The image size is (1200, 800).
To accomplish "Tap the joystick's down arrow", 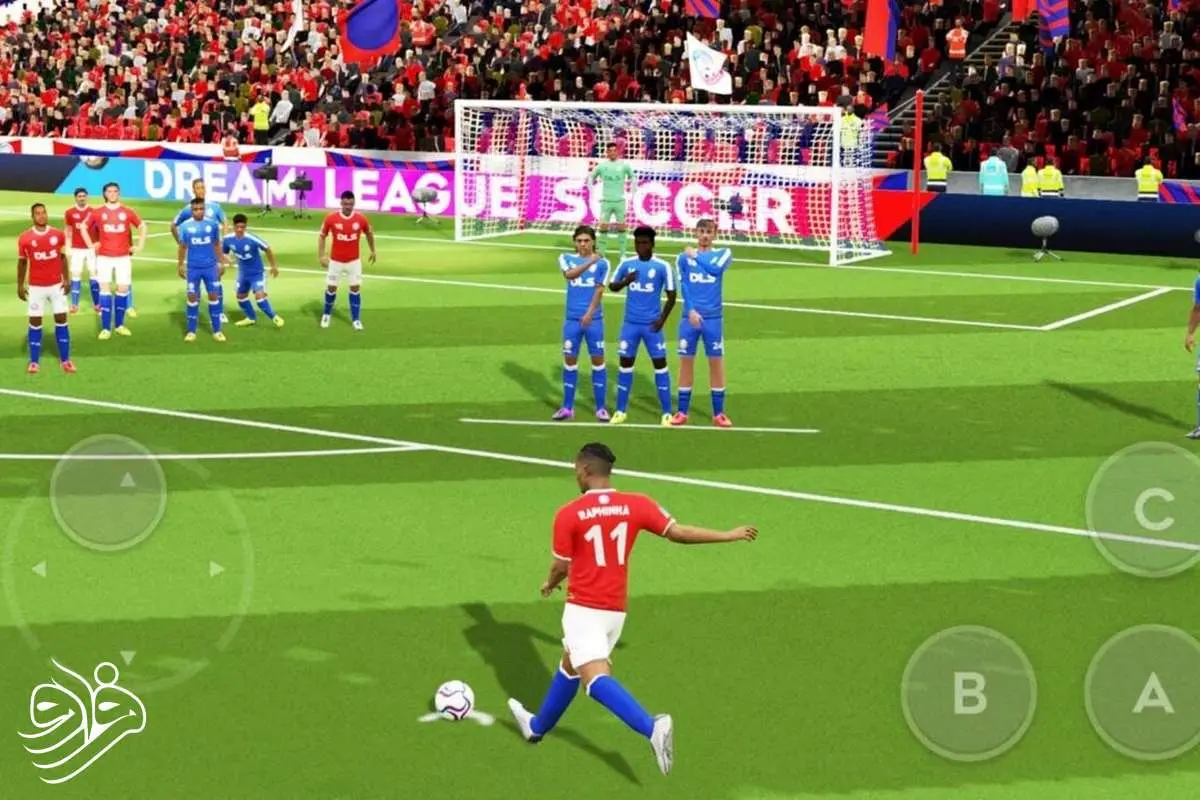I will (128, 657).
